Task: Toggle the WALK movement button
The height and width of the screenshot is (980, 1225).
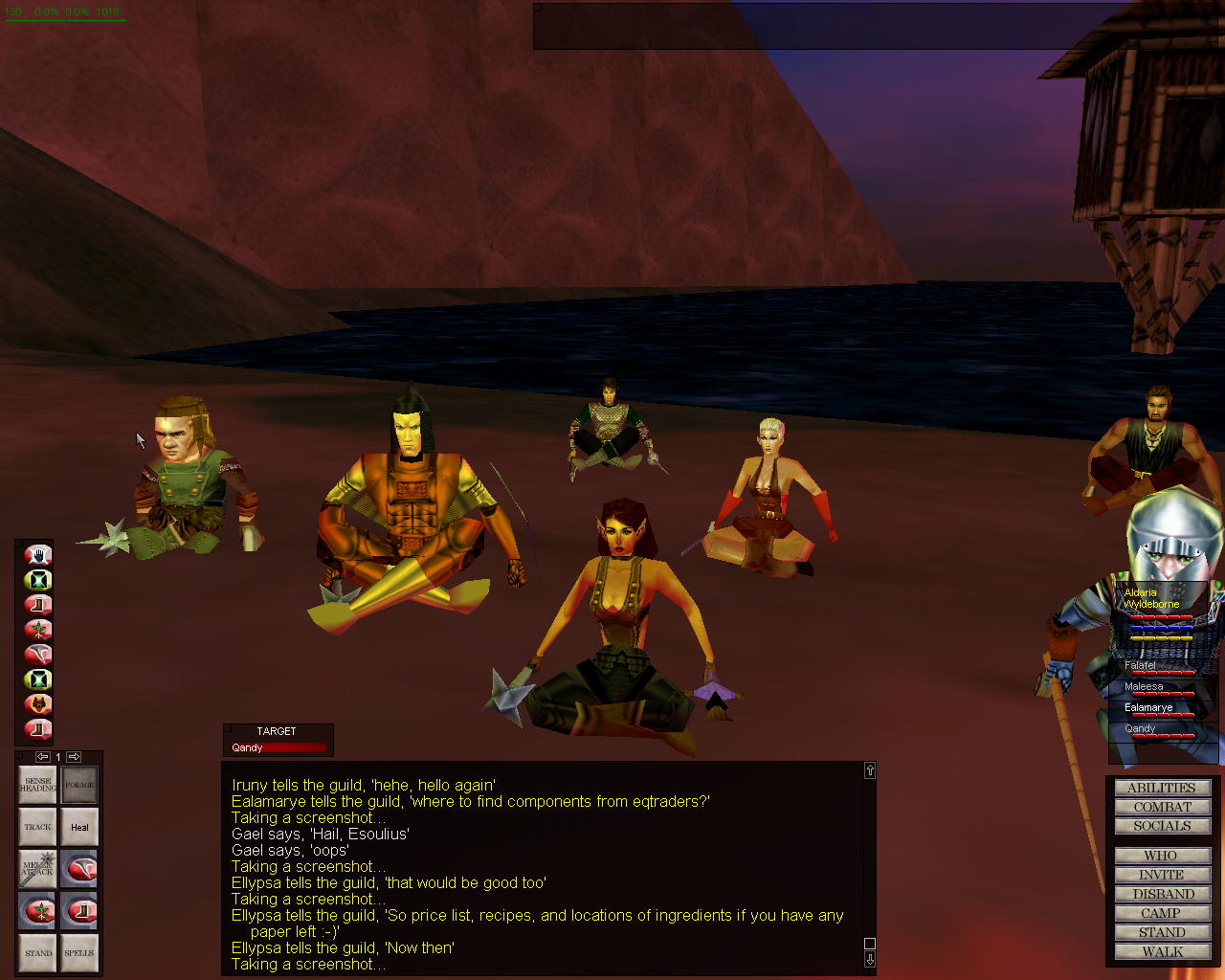Action: [1162, 951]
